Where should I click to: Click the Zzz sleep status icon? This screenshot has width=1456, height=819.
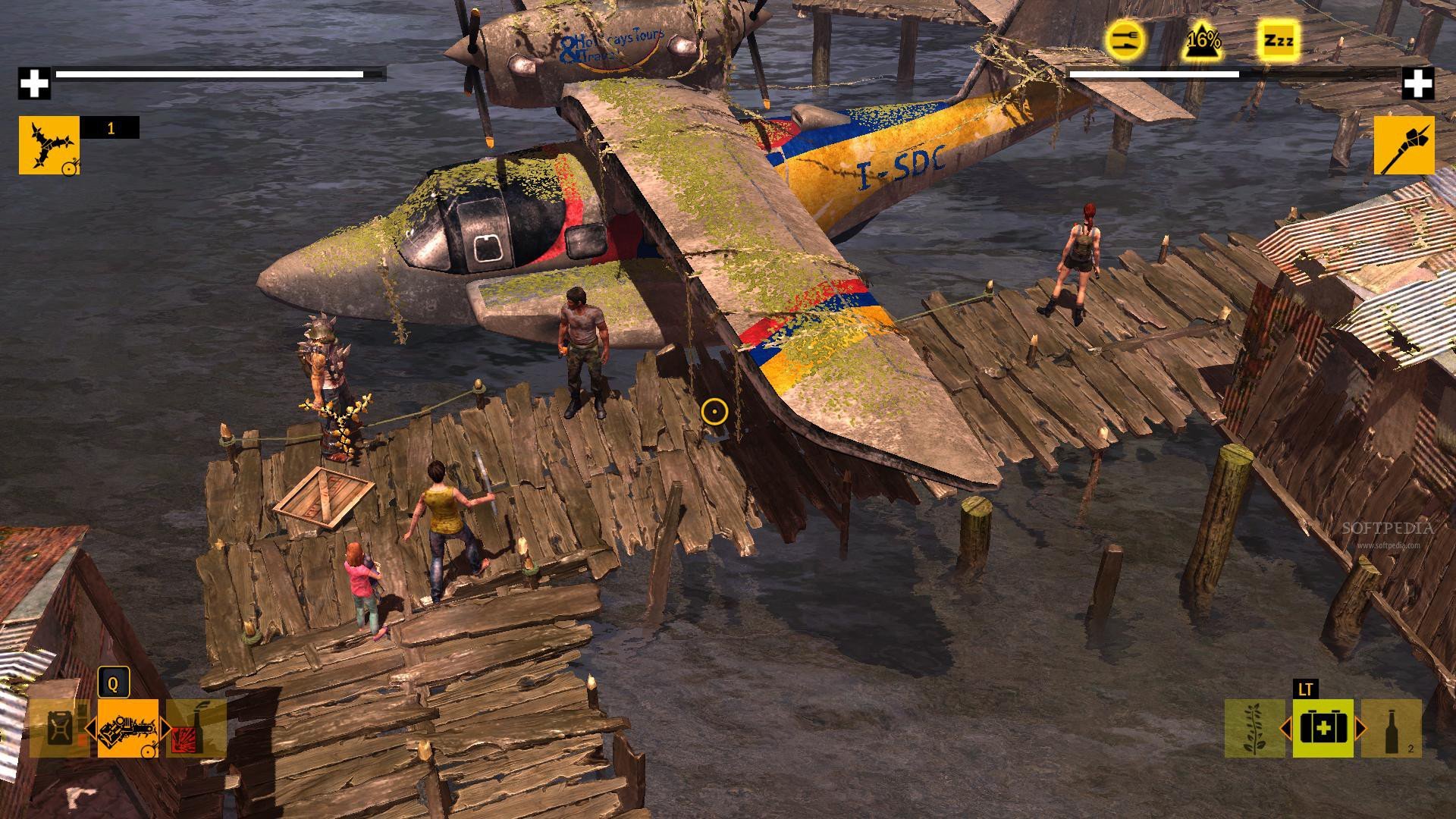point(1279,39)
